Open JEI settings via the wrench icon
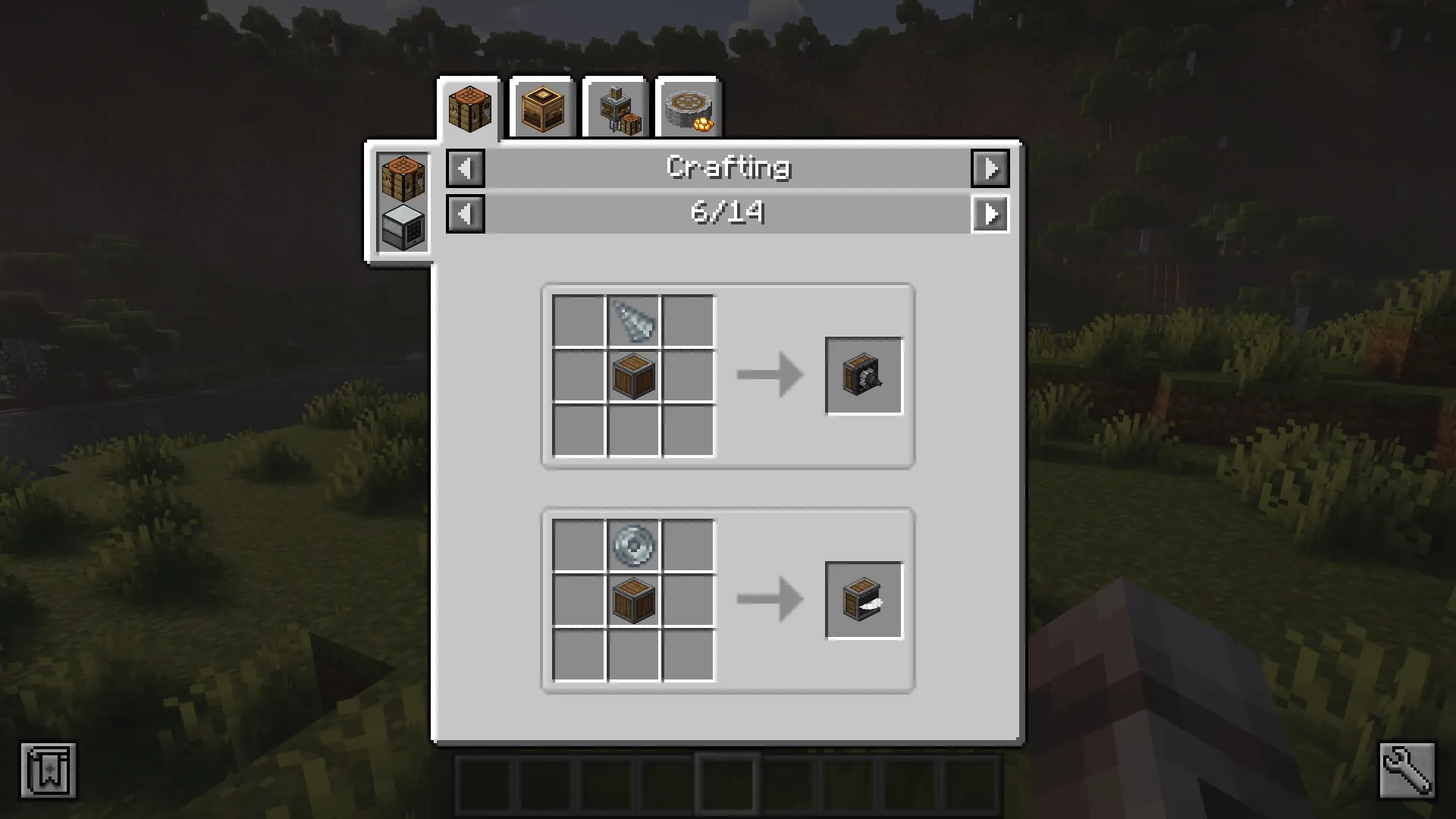The height and width of the screenshot is (819, 1456). [x=1407, y=770]
